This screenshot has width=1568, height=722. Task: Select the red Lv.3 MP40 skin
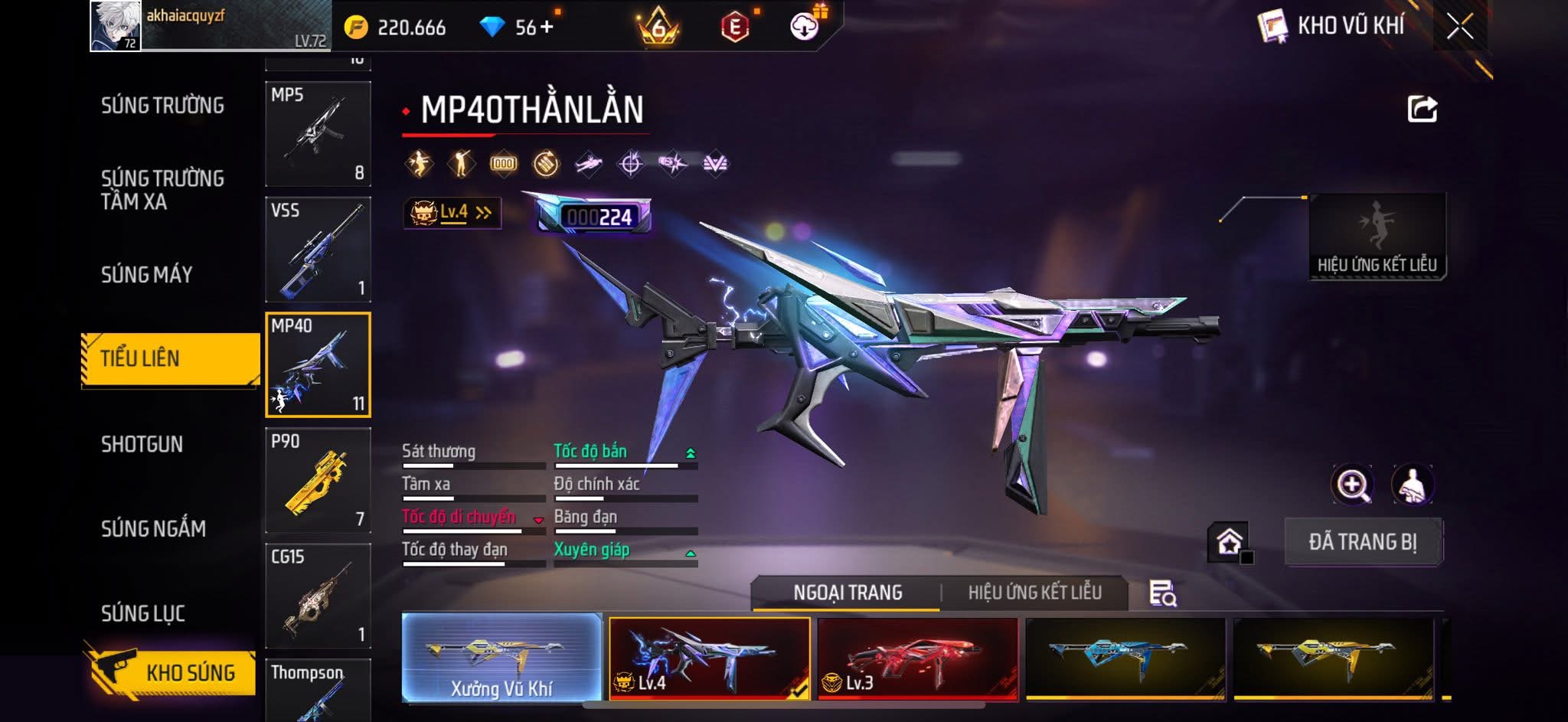pos(917,658)
